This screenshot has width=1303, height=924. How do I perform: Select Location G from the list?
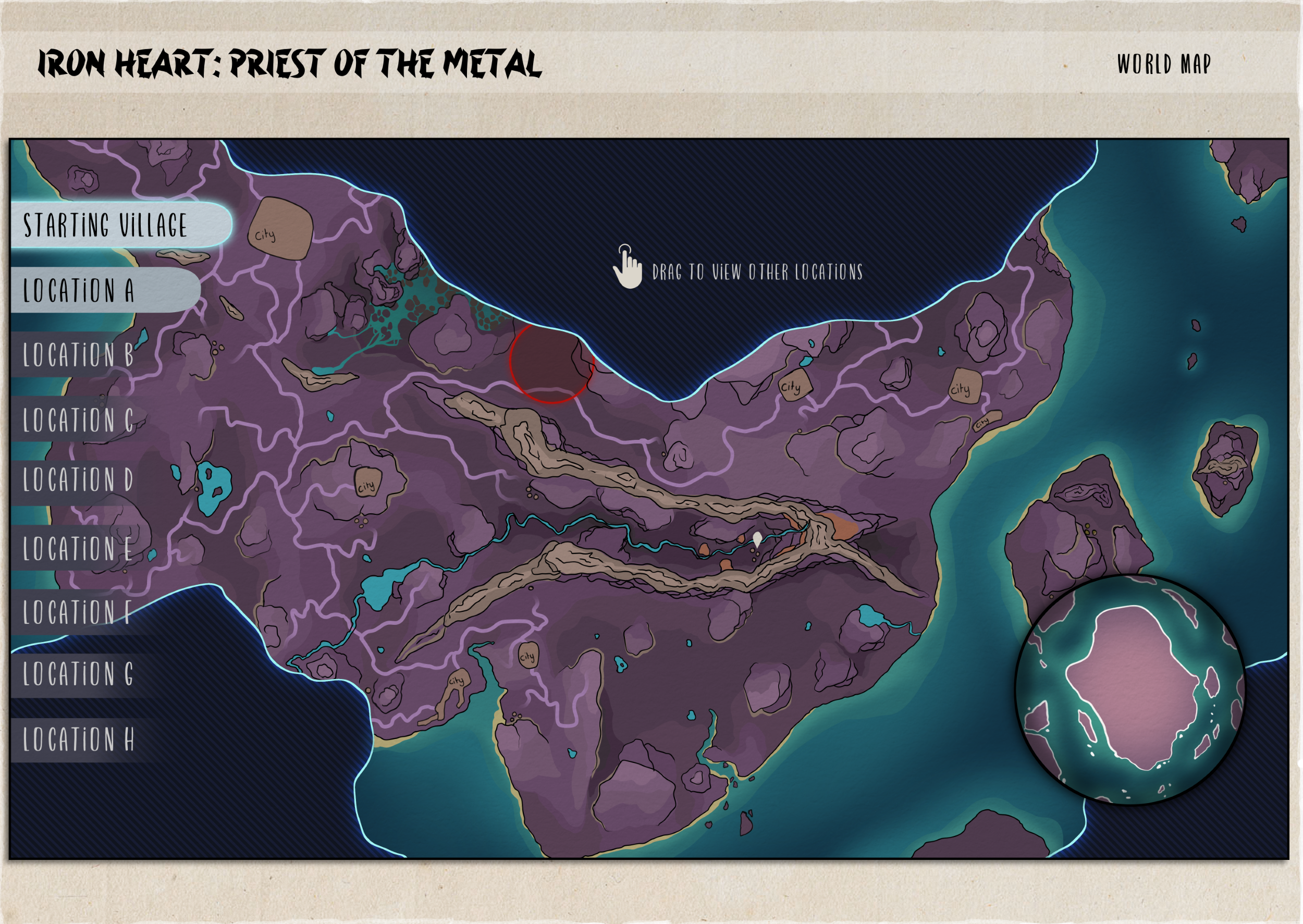pyautogui.click(x=79, y=674)
